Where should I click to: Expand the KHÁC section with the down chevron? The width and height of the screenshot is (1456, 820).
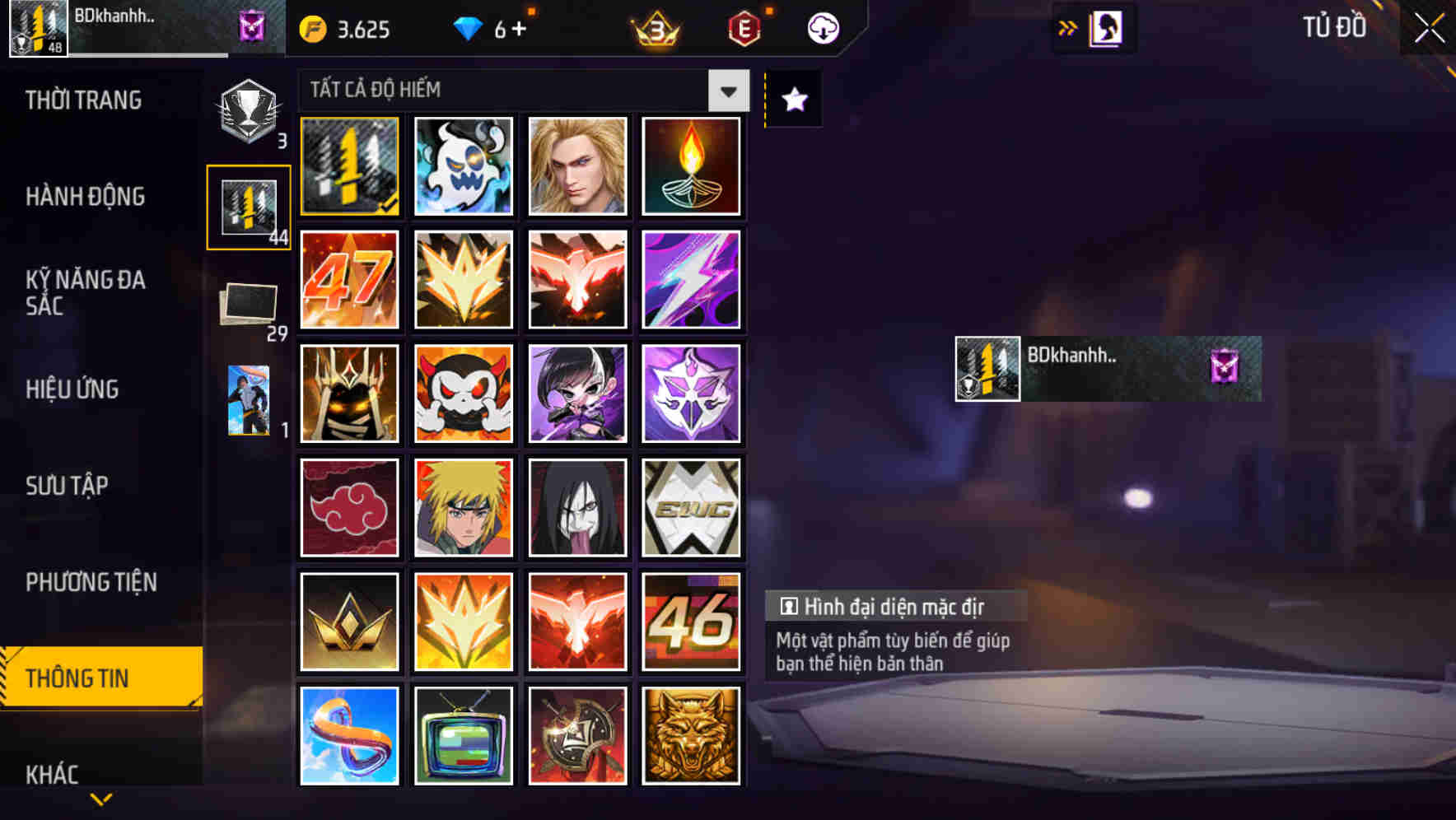[100, 797]
